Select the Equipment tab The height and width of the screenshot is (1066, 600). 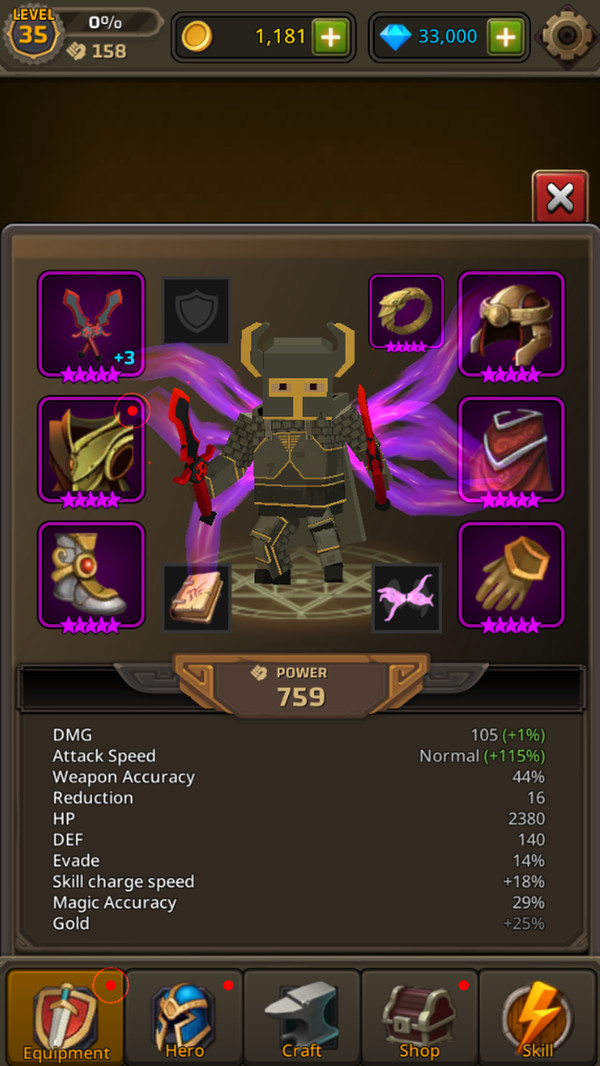click(66, 1018)
